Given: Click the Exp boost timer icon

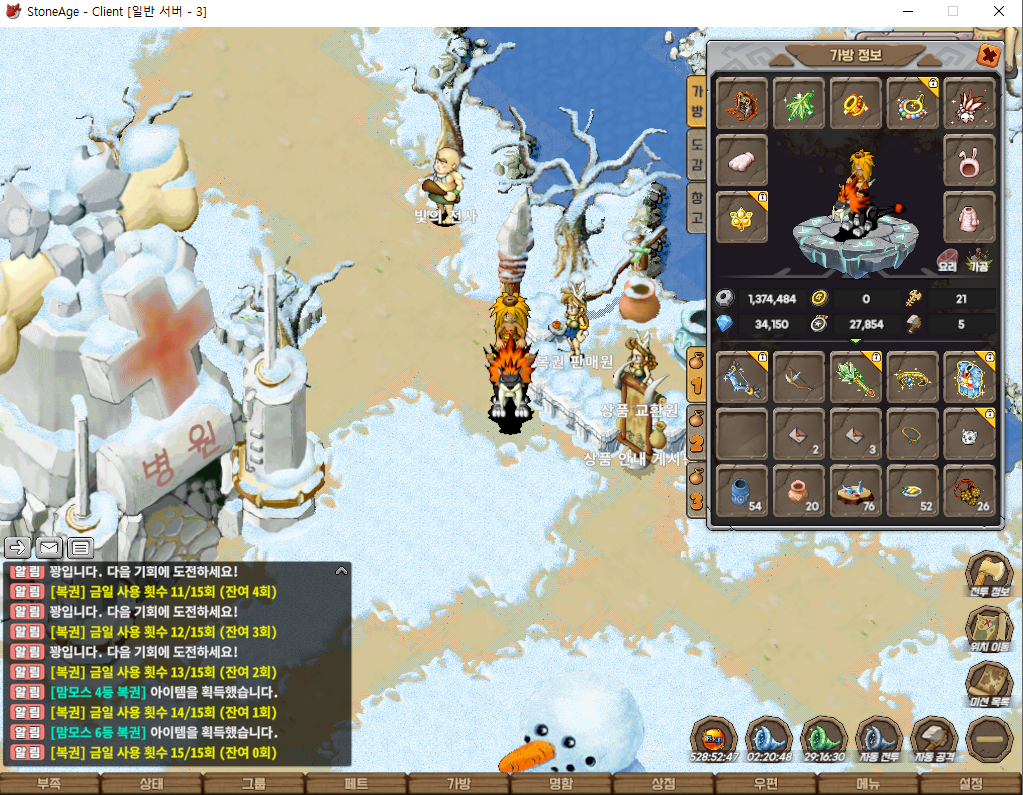Looking at the screenshot, I should pyautogui.click(x=714, y=738).
